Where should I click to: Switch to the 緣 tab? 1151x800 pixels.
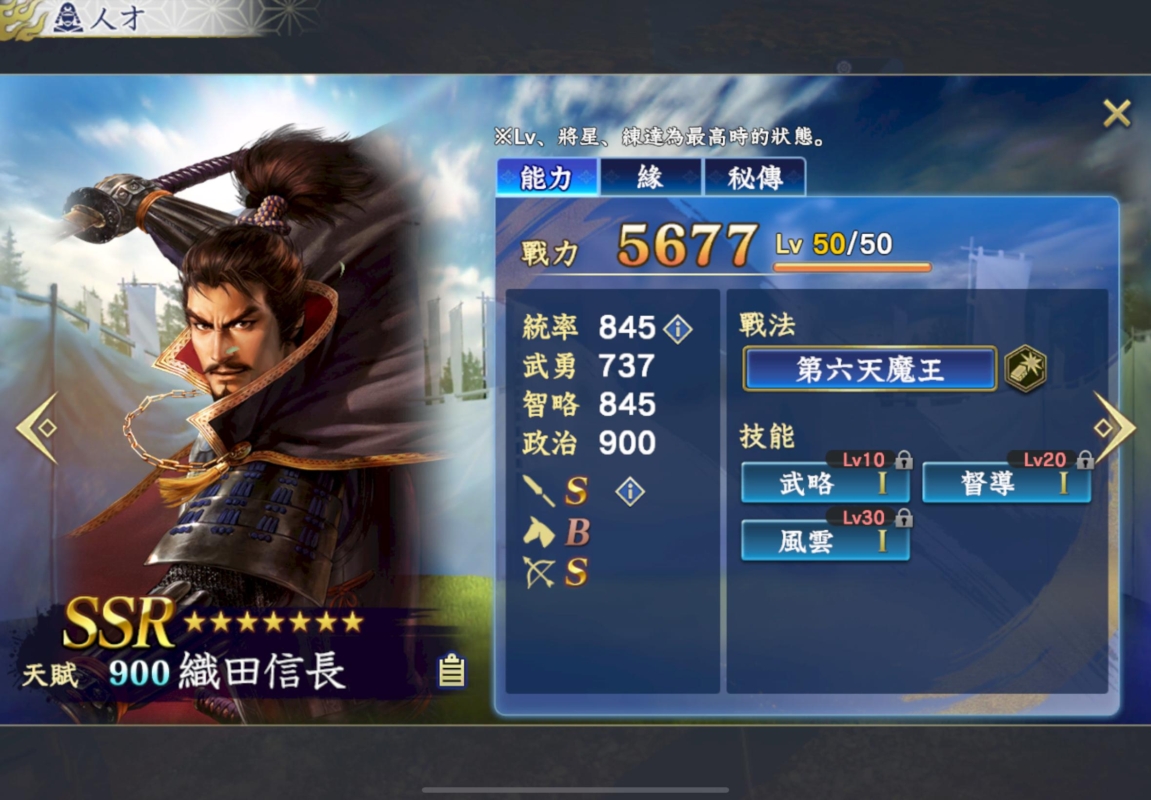point(650,178)
